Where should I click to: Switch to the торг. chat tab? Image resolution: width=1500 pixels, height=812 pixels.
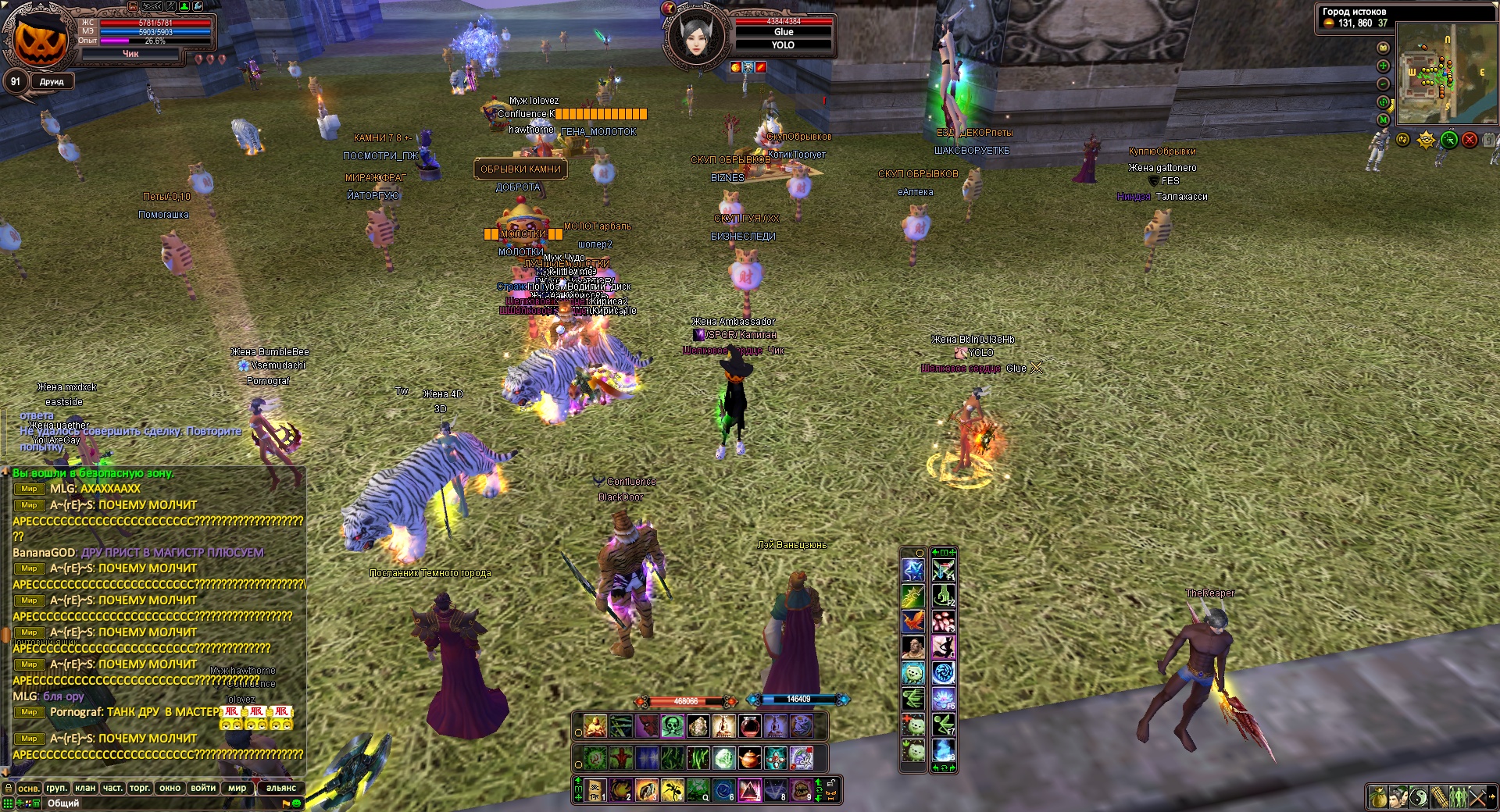(140, 788)
